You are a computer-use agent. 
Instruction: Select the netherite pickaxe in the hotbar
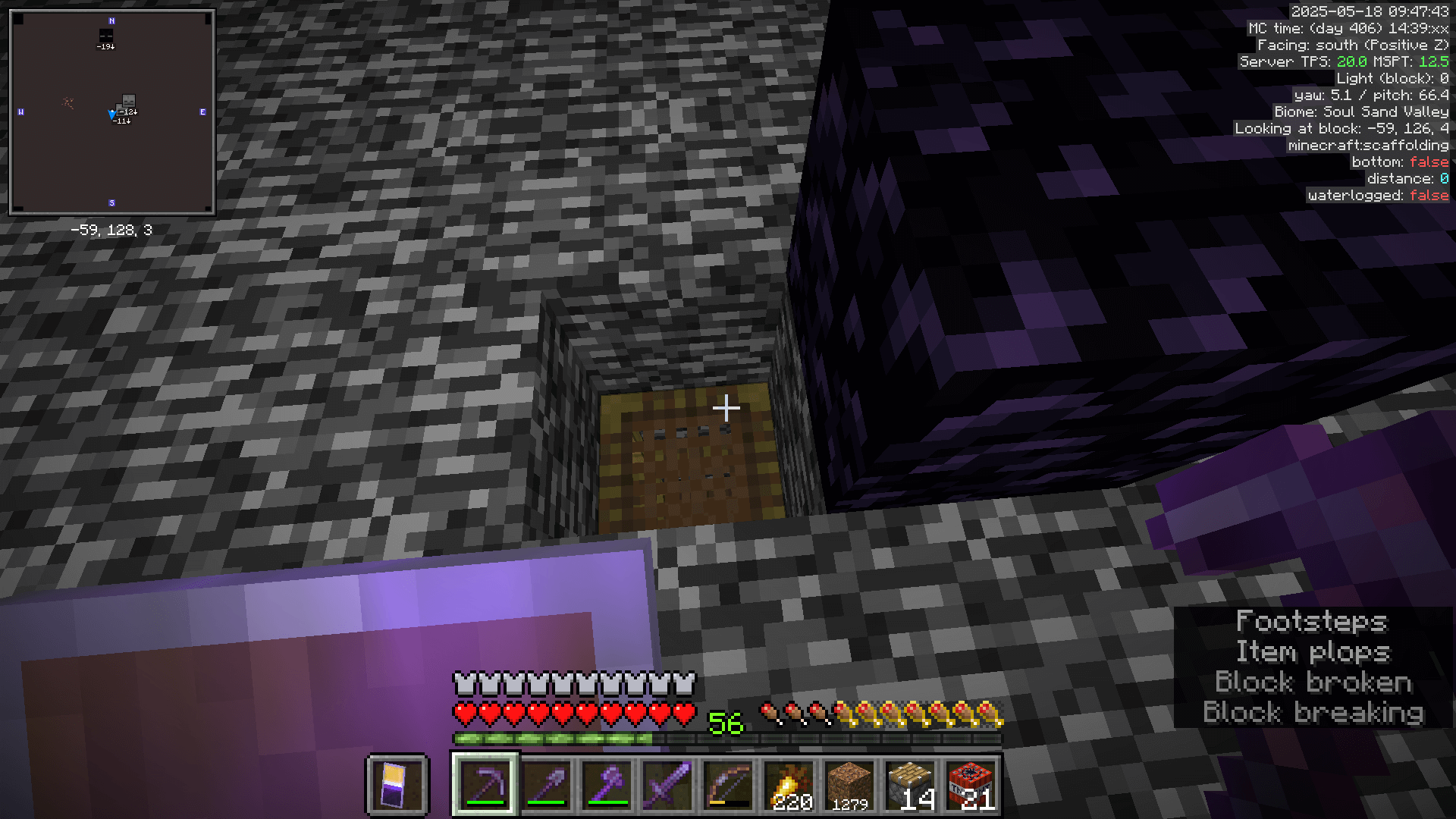(485, 785)
